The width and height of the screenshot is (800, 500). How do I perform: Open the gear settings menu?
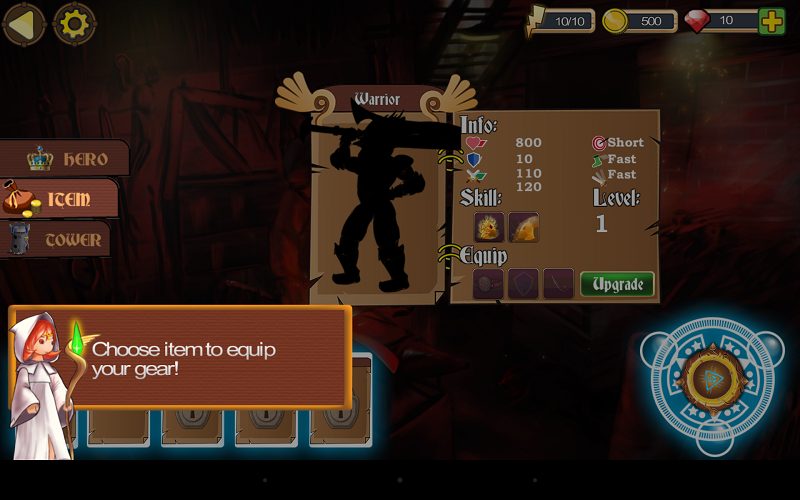pos(74,23)
